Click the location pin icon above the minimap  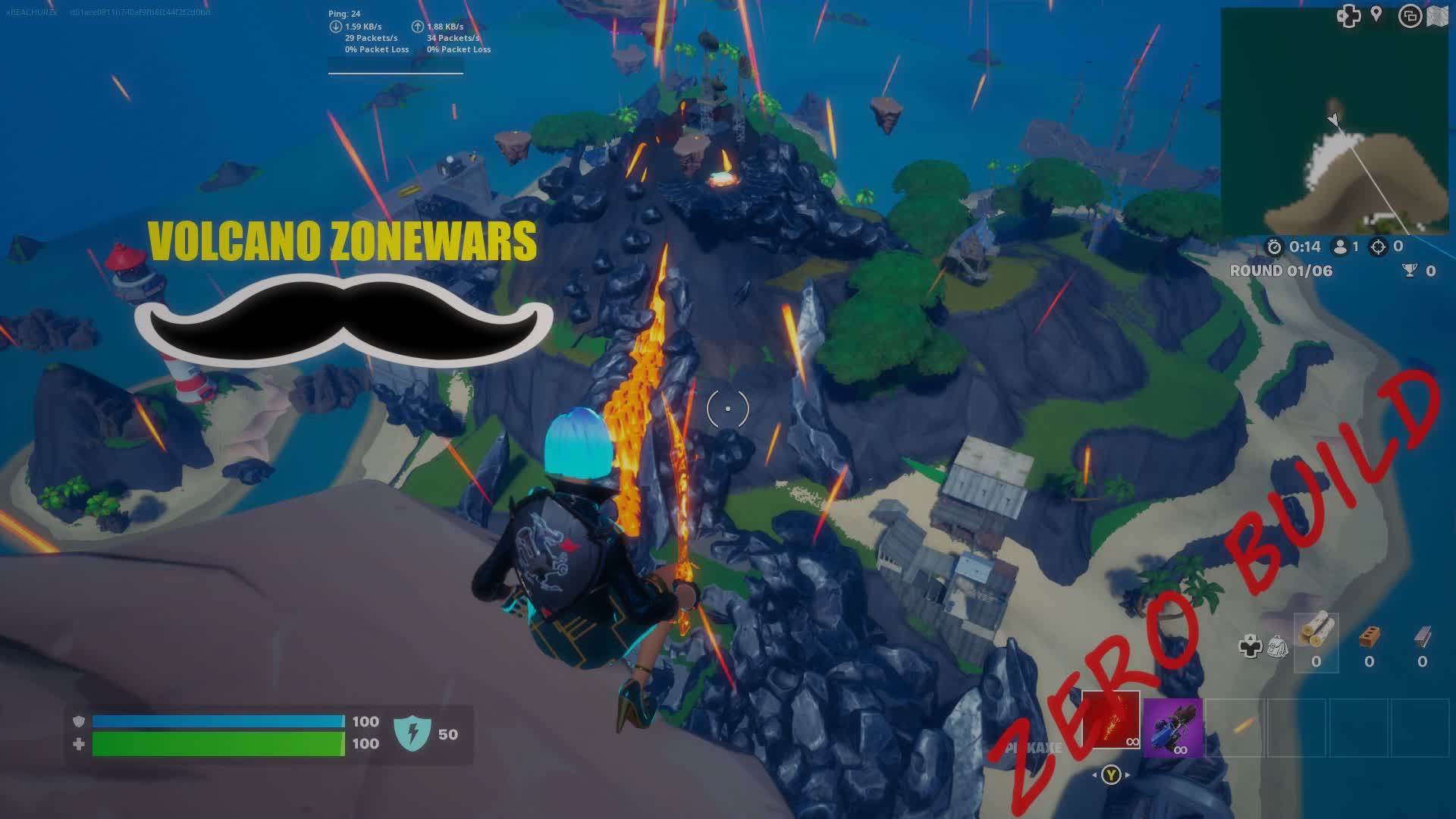[x=1376, y=14]
